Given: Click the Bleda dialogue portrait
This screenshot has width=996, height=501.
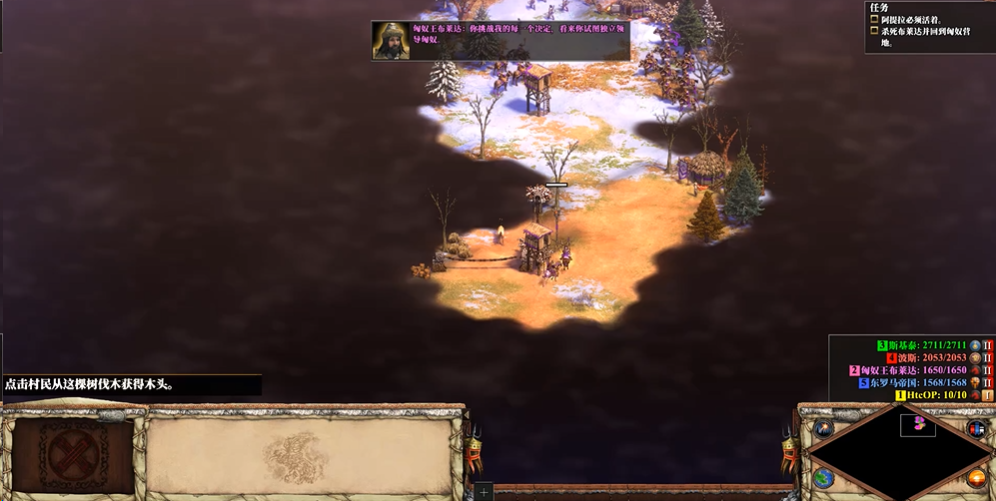Looking at the screenshot, I should [391, 41].
